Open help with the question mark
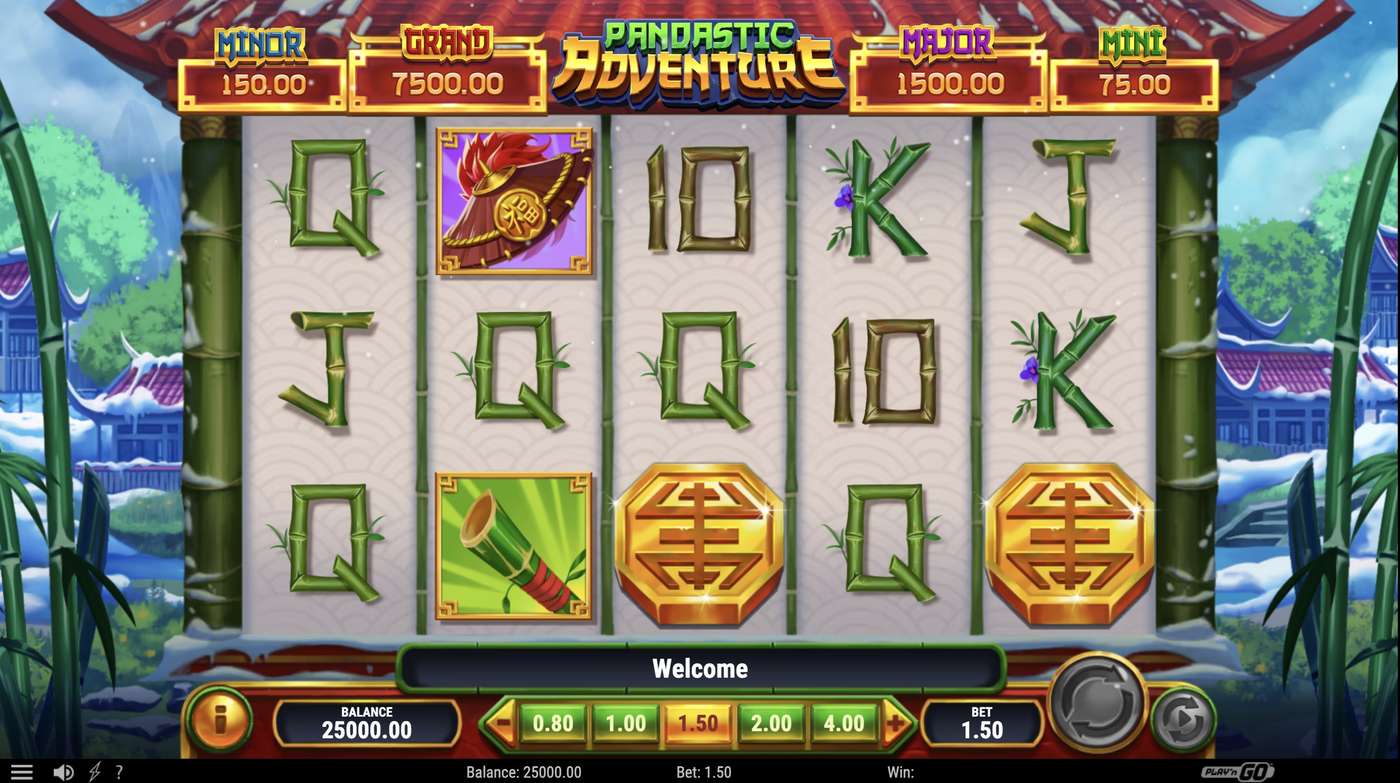Image resolution: width=1400 pixels, height=783 pixels. [x=119, y=770]
